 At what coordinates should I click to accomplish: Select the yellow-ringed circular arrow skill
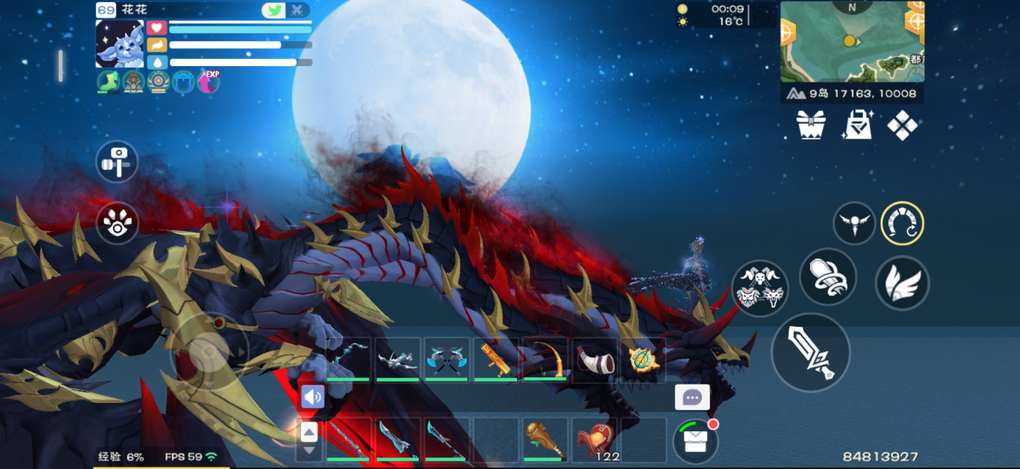902,223
